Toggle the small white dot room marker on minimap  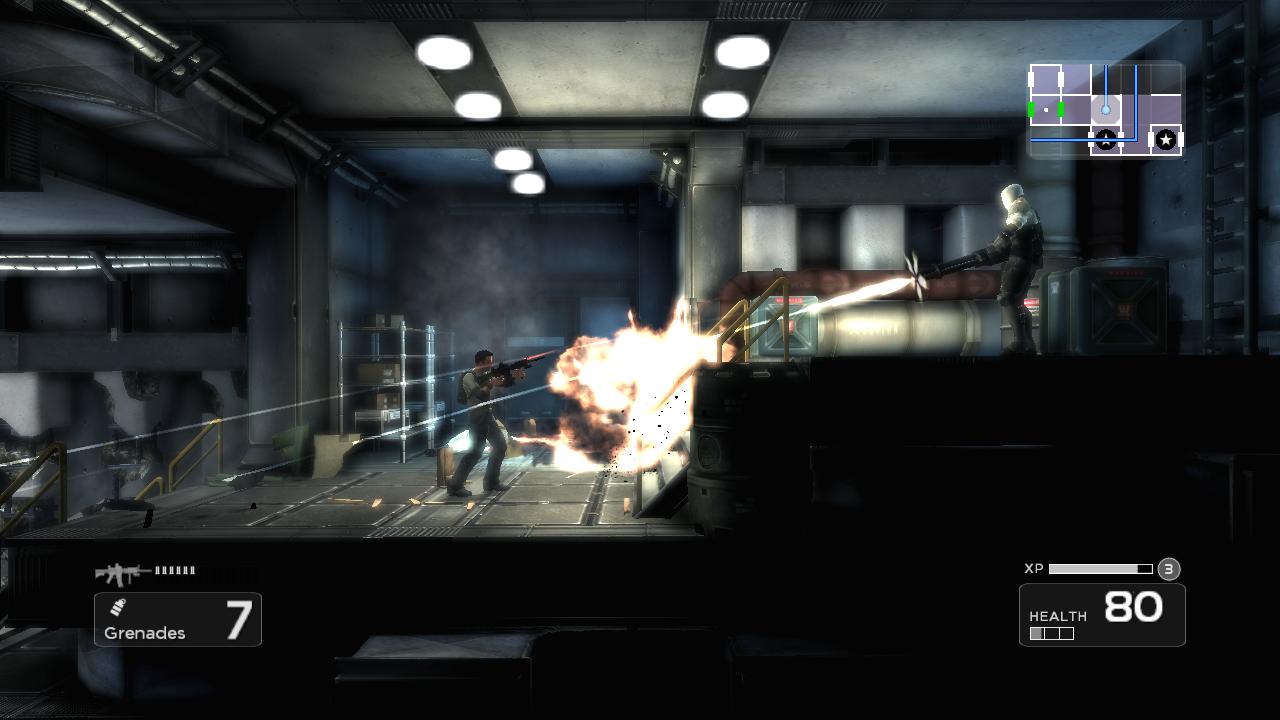click(x=1046, y=110)
